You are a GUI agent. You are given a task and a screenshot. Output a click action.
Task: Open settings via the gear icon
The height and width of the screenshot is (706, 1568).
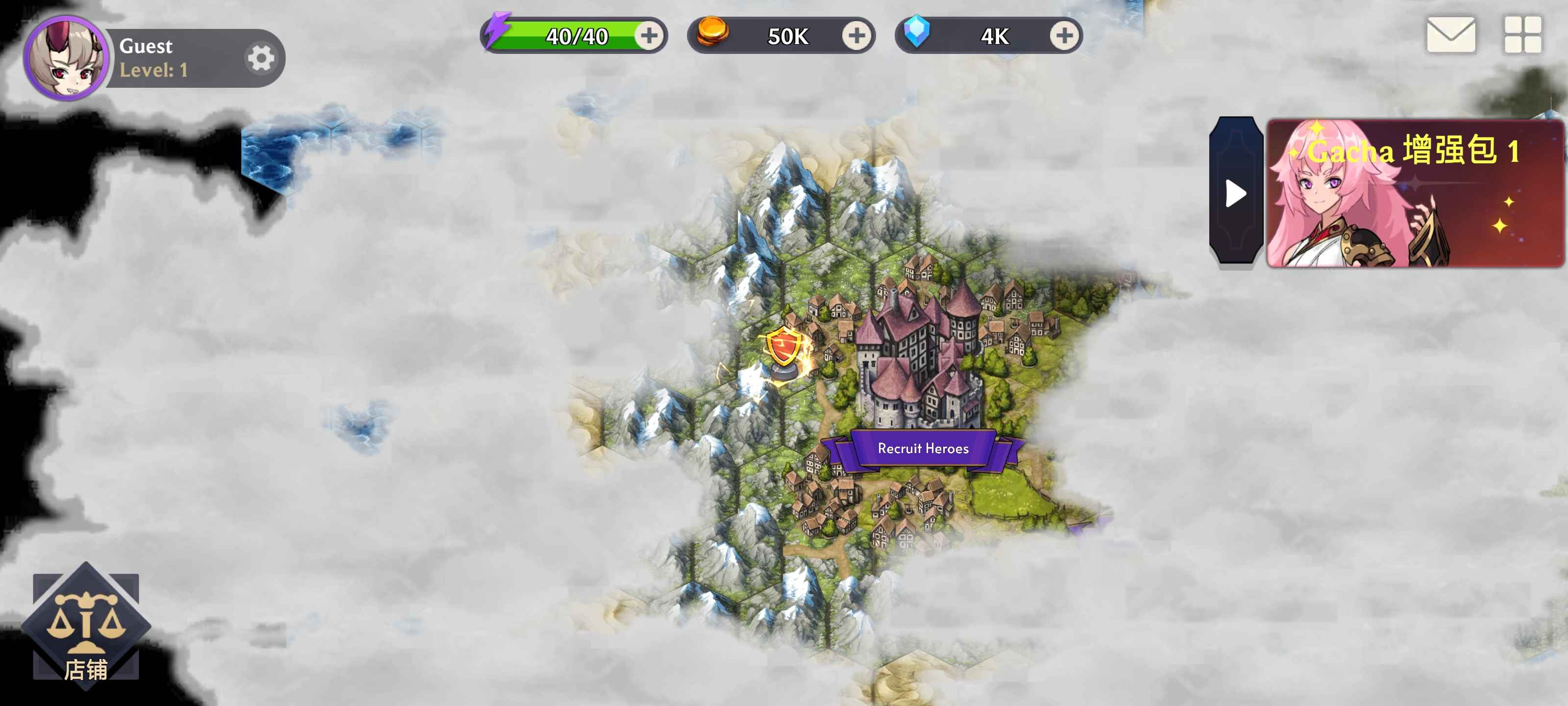pos(261,57)
